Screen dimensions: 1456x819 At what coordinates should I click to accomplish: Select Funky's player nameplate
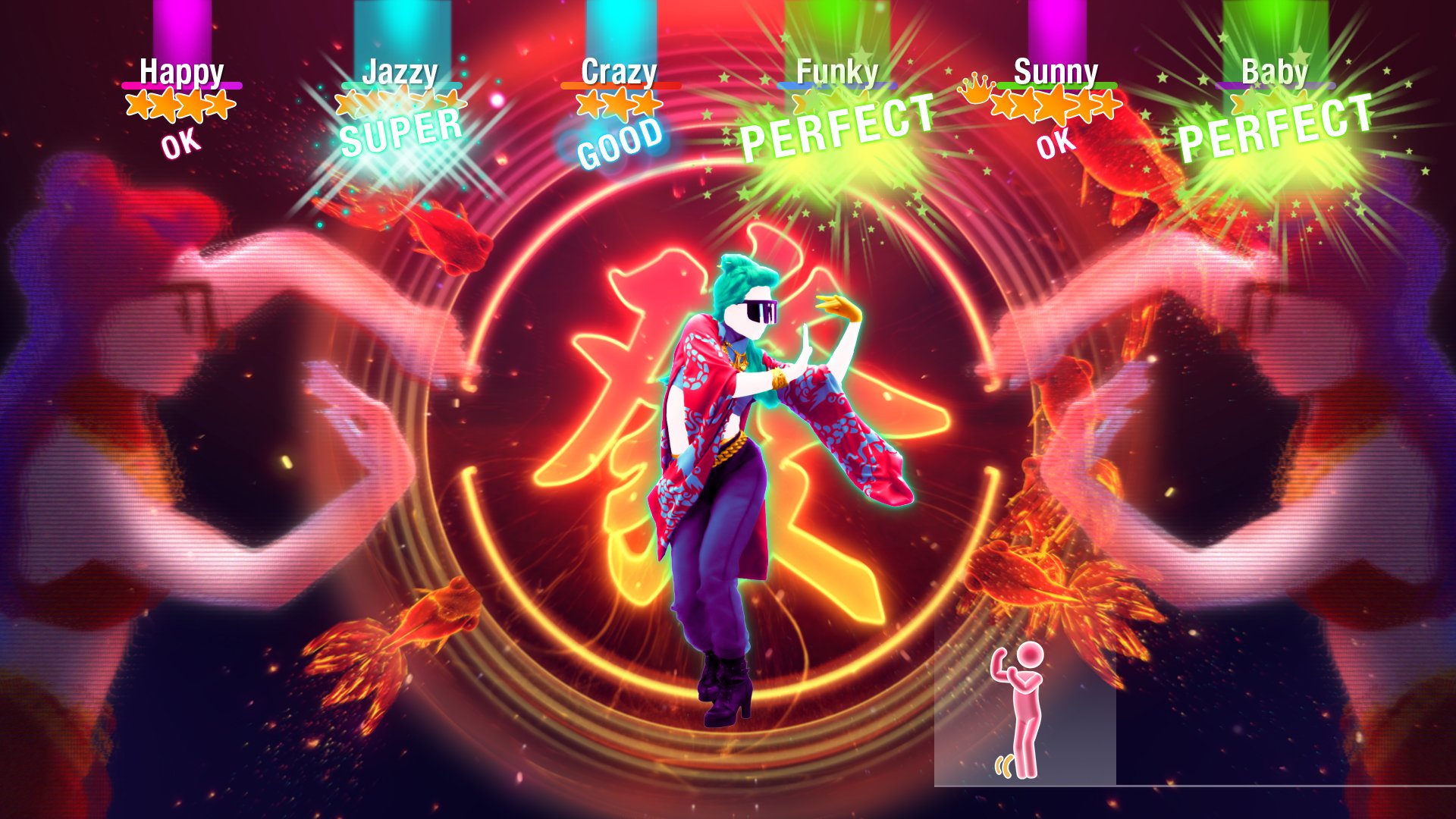838,72
